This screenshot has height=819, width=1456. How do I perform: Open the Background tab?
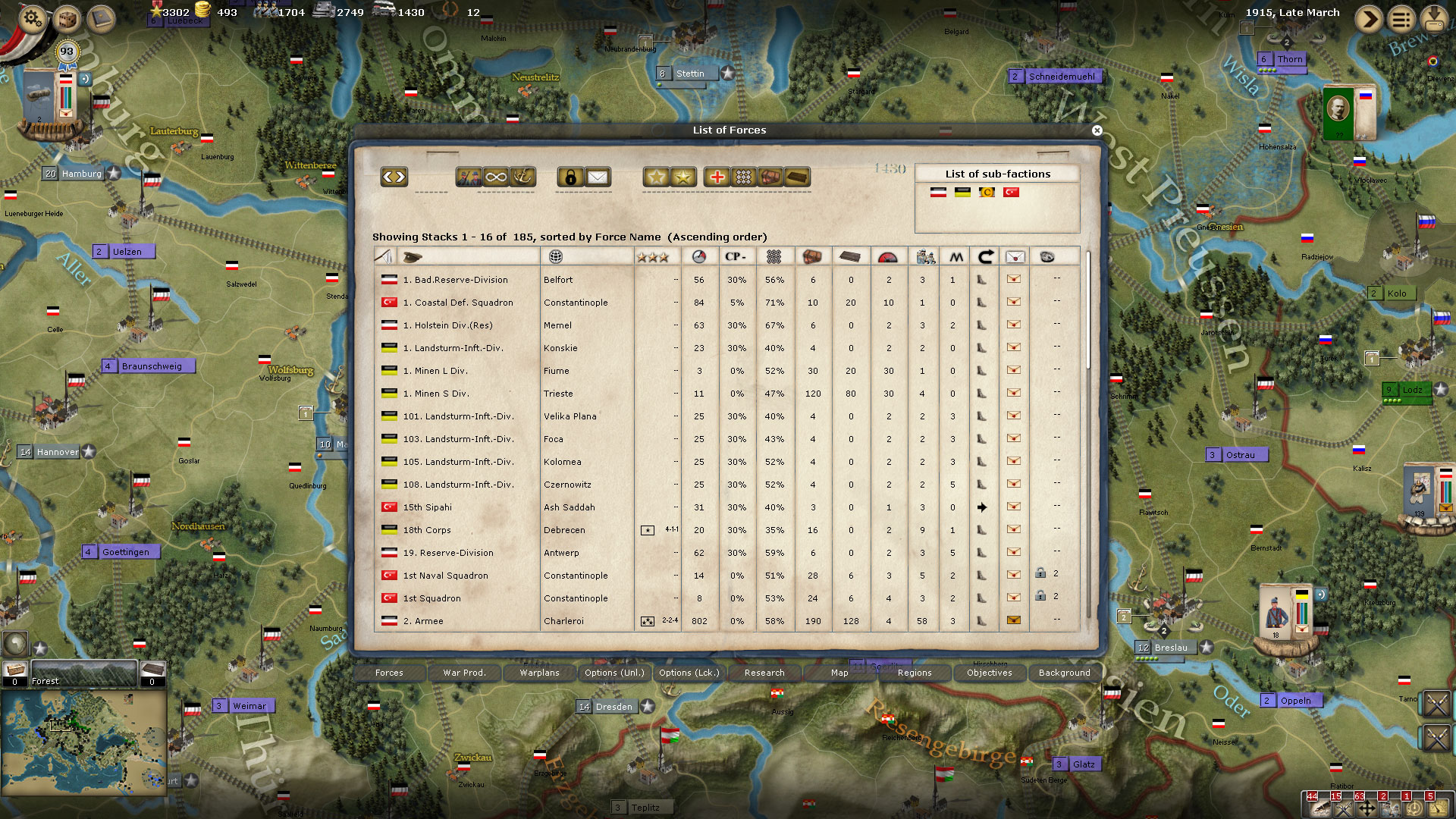click(1064, 673)
